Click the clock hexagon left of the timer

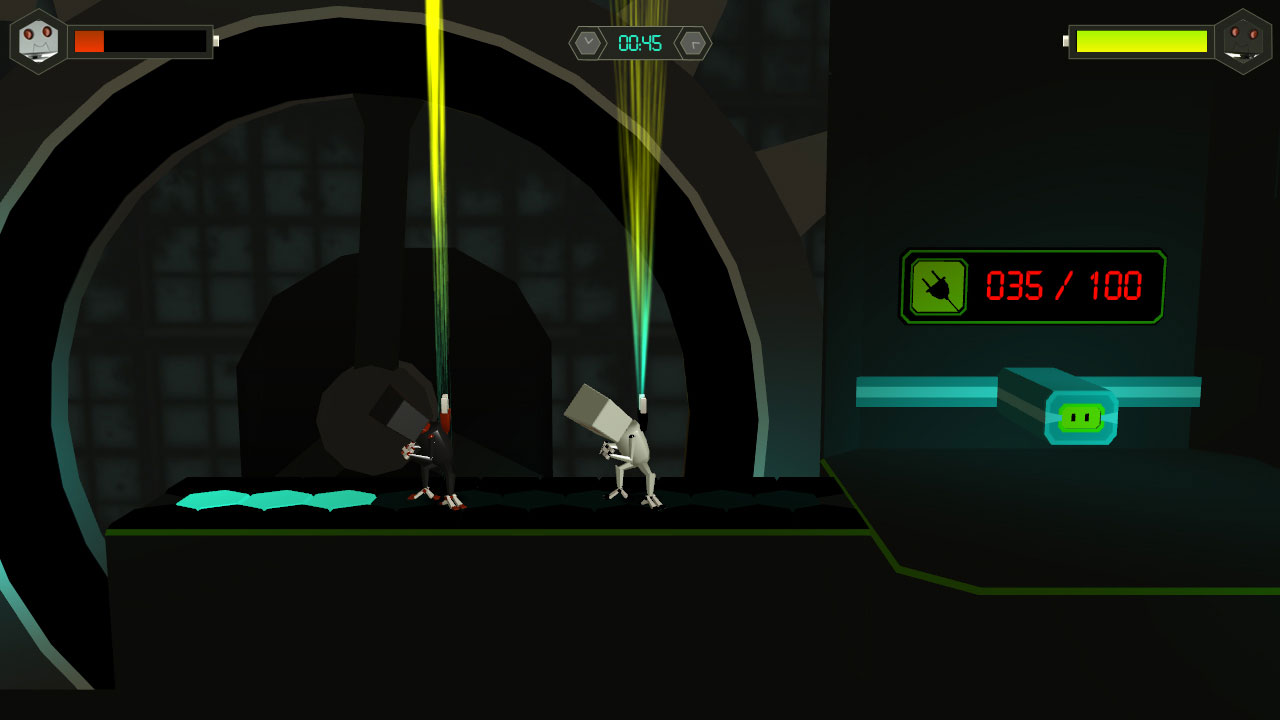590,43
